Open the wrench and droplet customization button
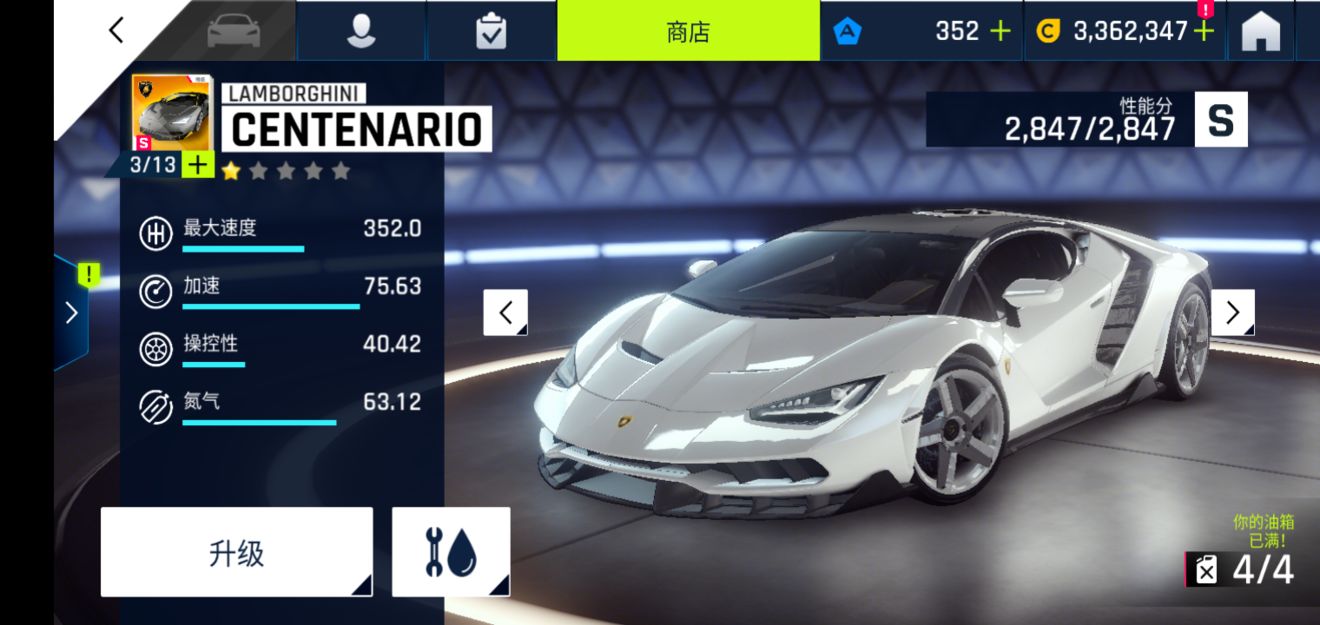The image size is (1320, 625). click(451, 552)
